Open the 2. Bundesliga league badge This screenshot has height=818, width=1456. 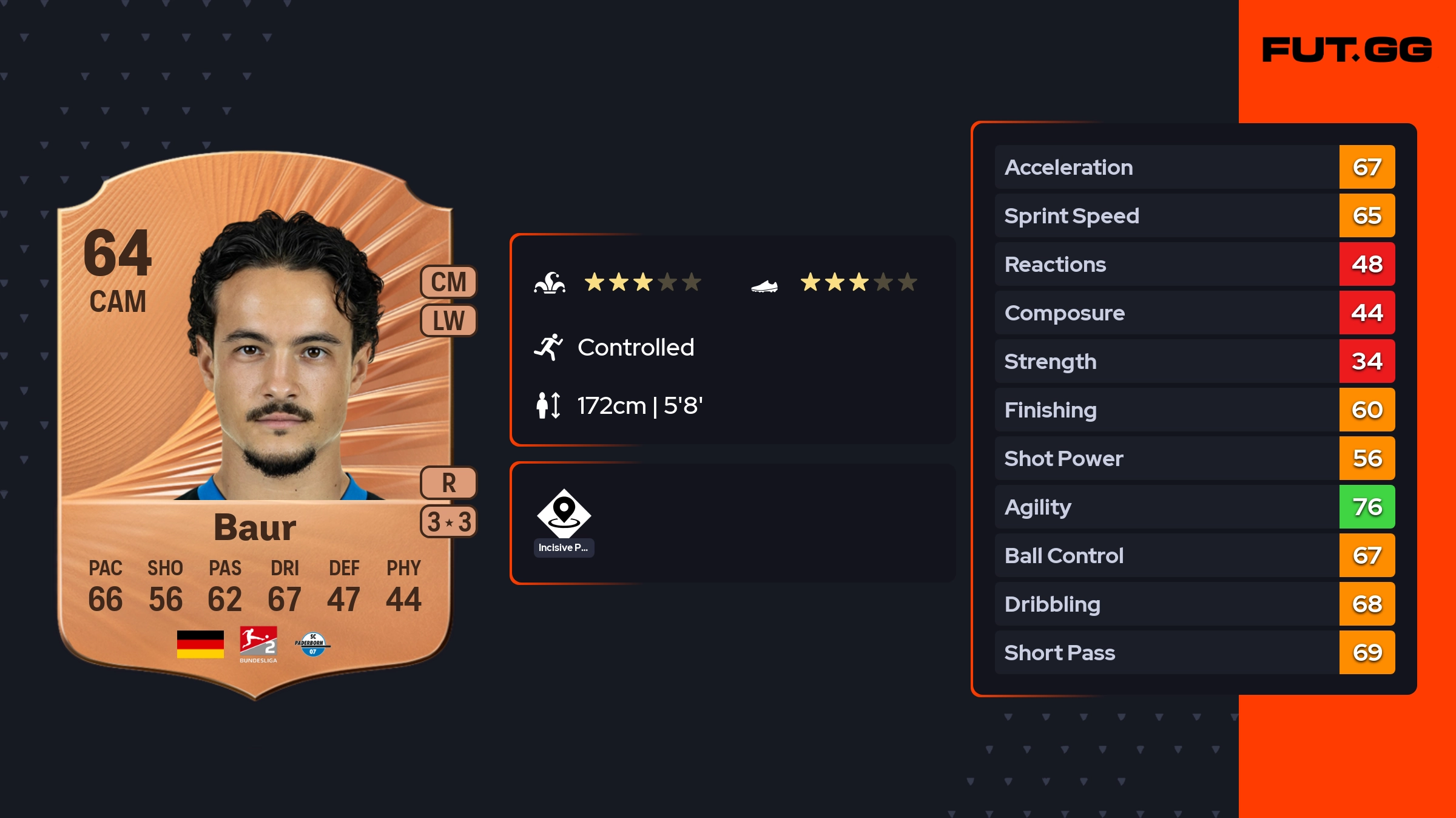coord(258,644)
